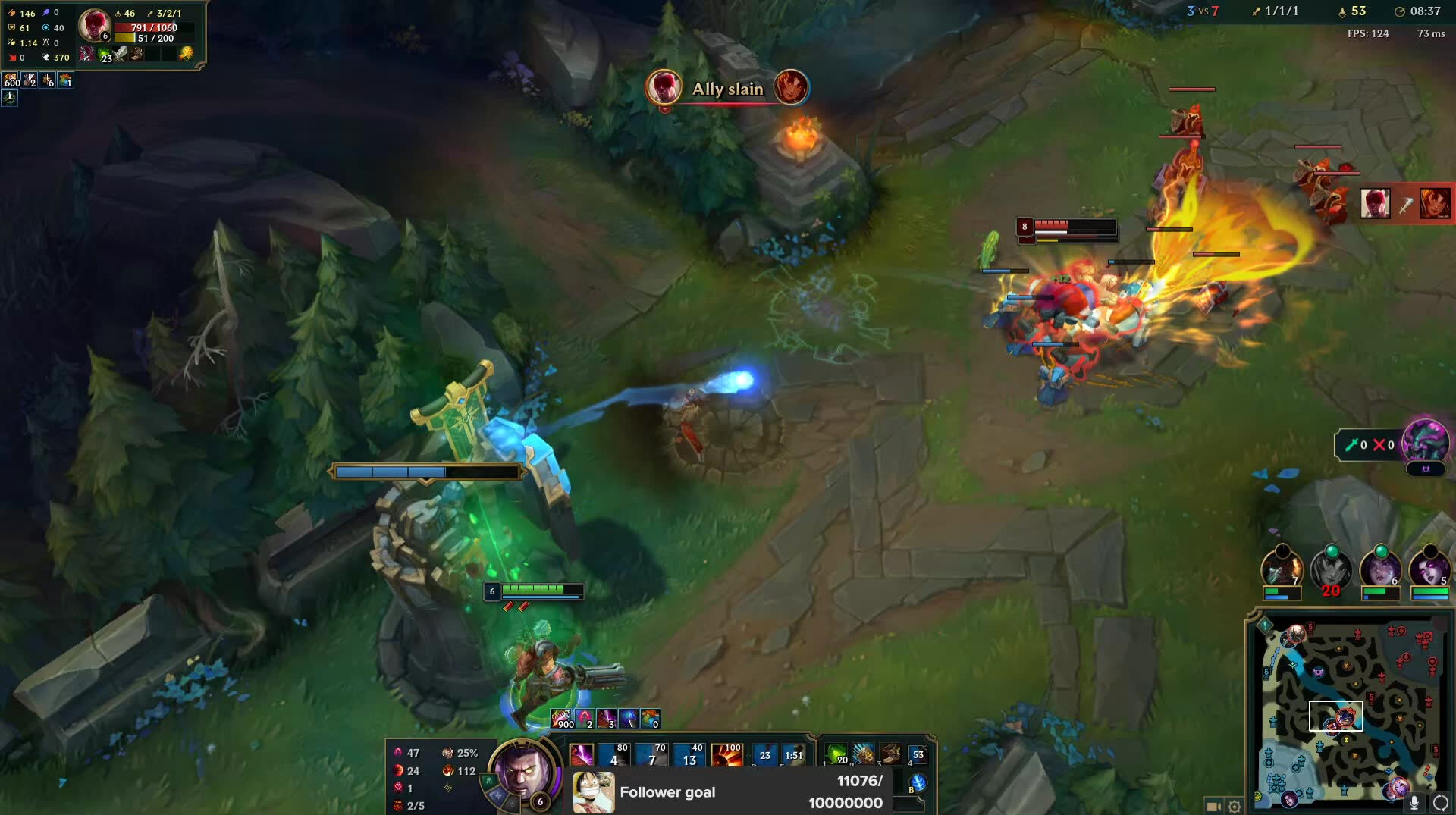
Task: Activate the ultimate ability with cost 100
Action: coord(726,756)
